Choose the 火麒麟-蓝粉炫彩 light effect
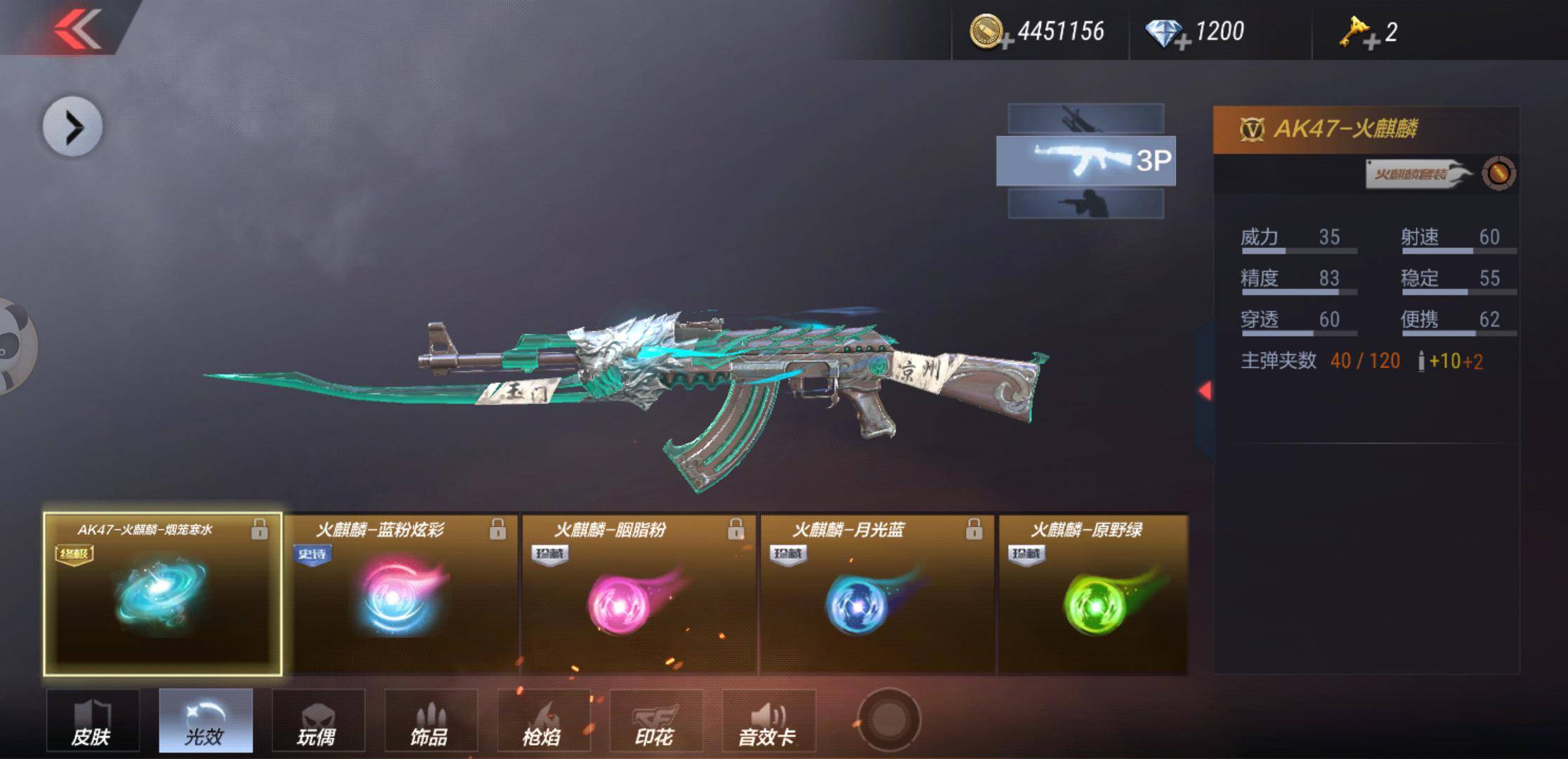This screenshot has width=1568, height=759. 400,595
